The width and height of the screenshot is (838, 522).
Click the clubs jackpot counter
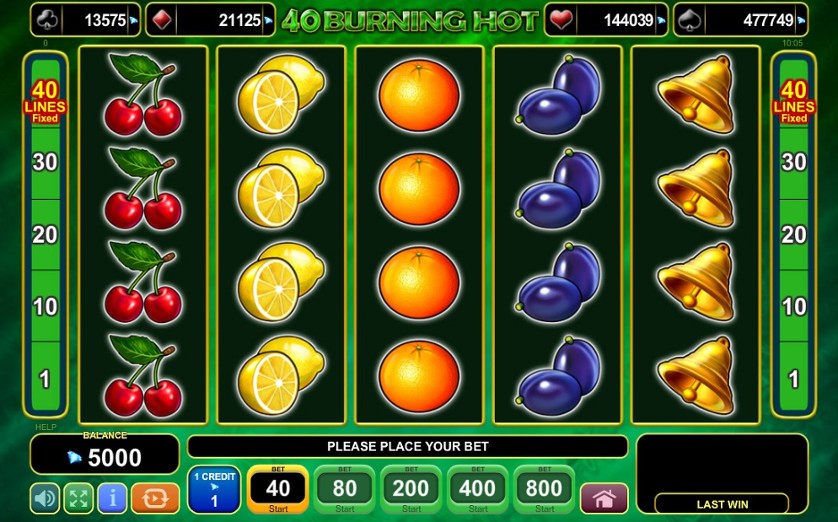point(85,20)
